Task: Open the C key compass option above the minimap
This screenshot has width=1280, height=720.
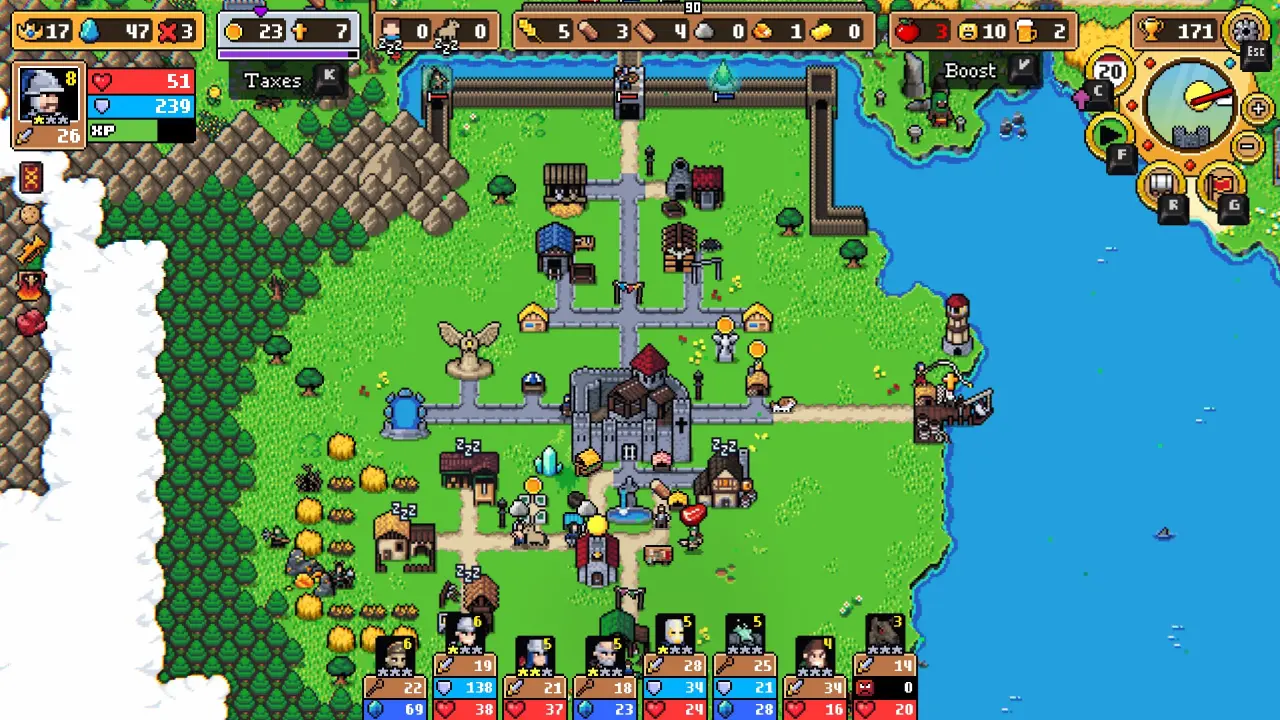Action: (x=1098, y=90)
